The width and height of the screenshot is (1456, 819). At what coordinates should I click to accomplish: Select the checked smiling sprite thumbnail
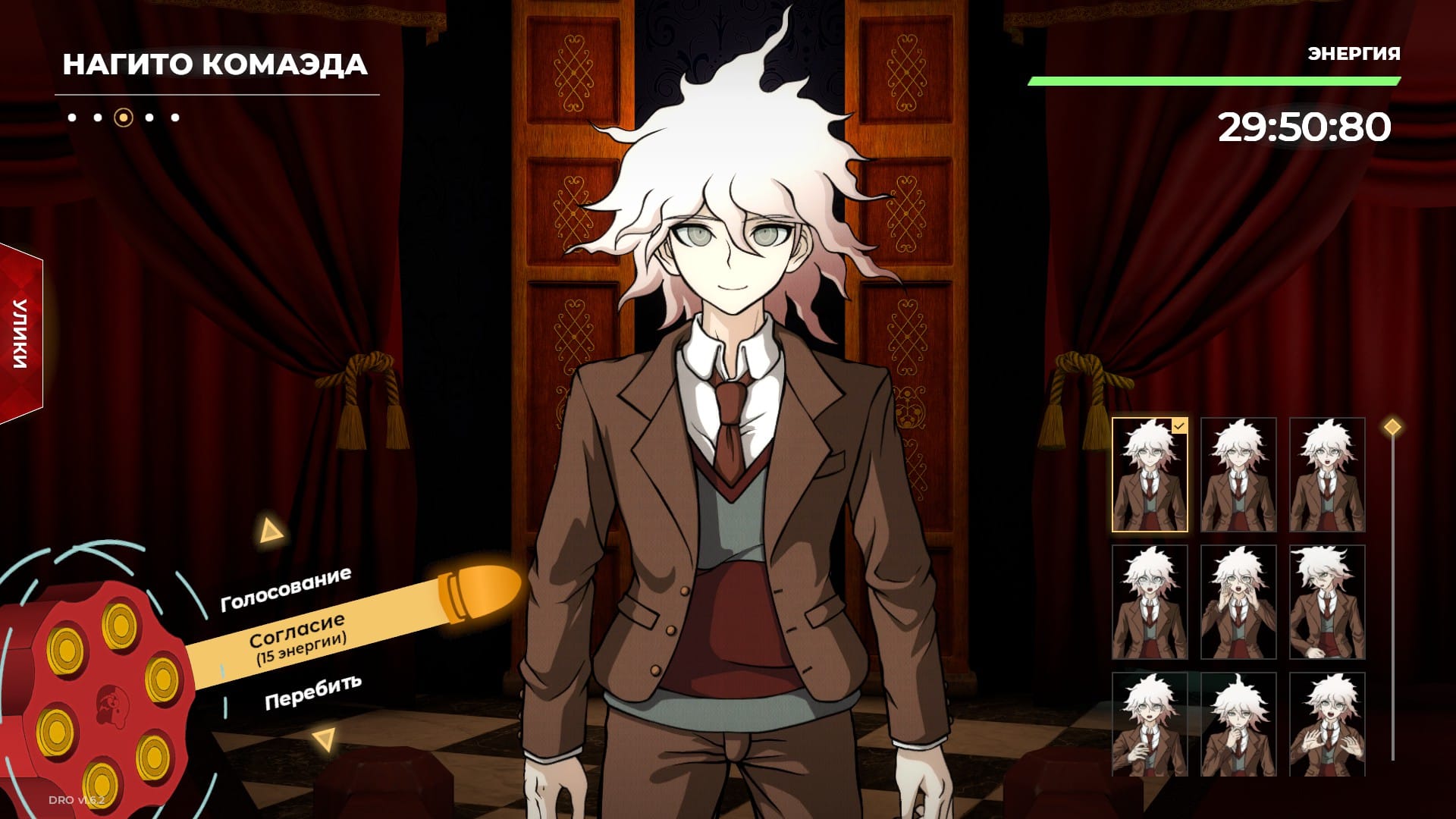tap(1150, 475)
